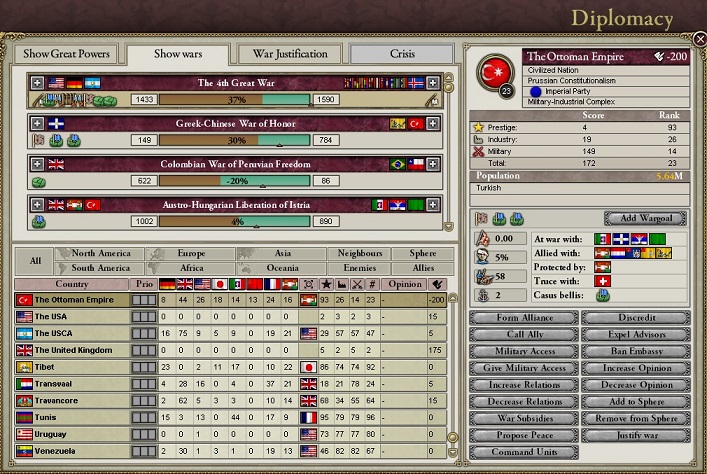Filter country list by Neighbours

click(x=359, y=254)
